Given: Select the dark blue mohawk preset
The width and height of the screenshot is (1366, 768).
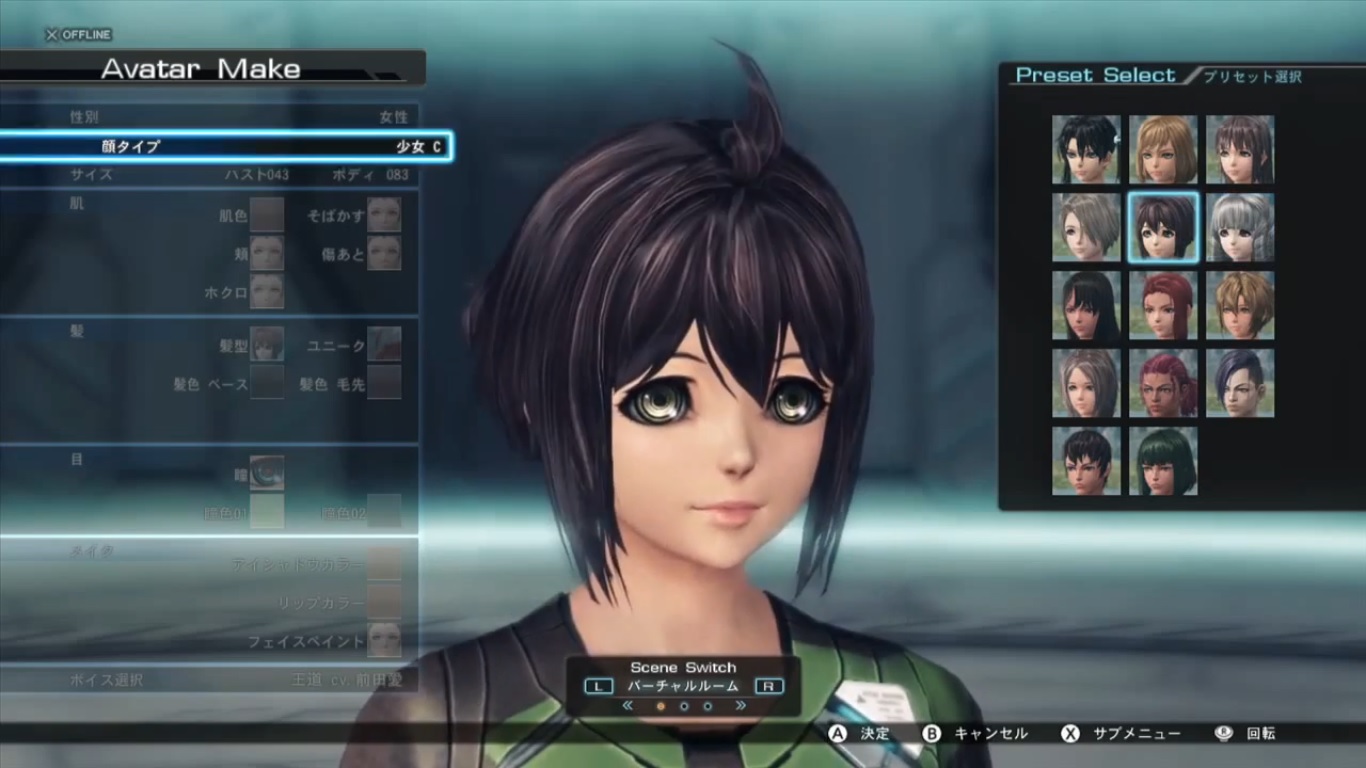Looking at the screenshot, I should [x=1240, y=383].
